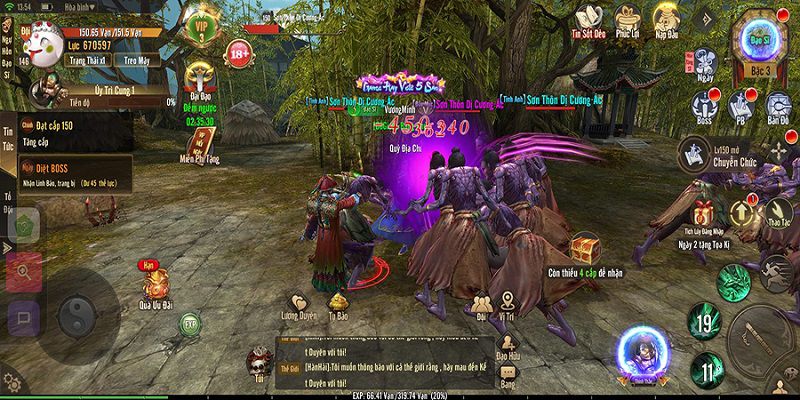Open the treasure chest level reward
Viewport: 800px width, 400px height.
click(585, 248)
